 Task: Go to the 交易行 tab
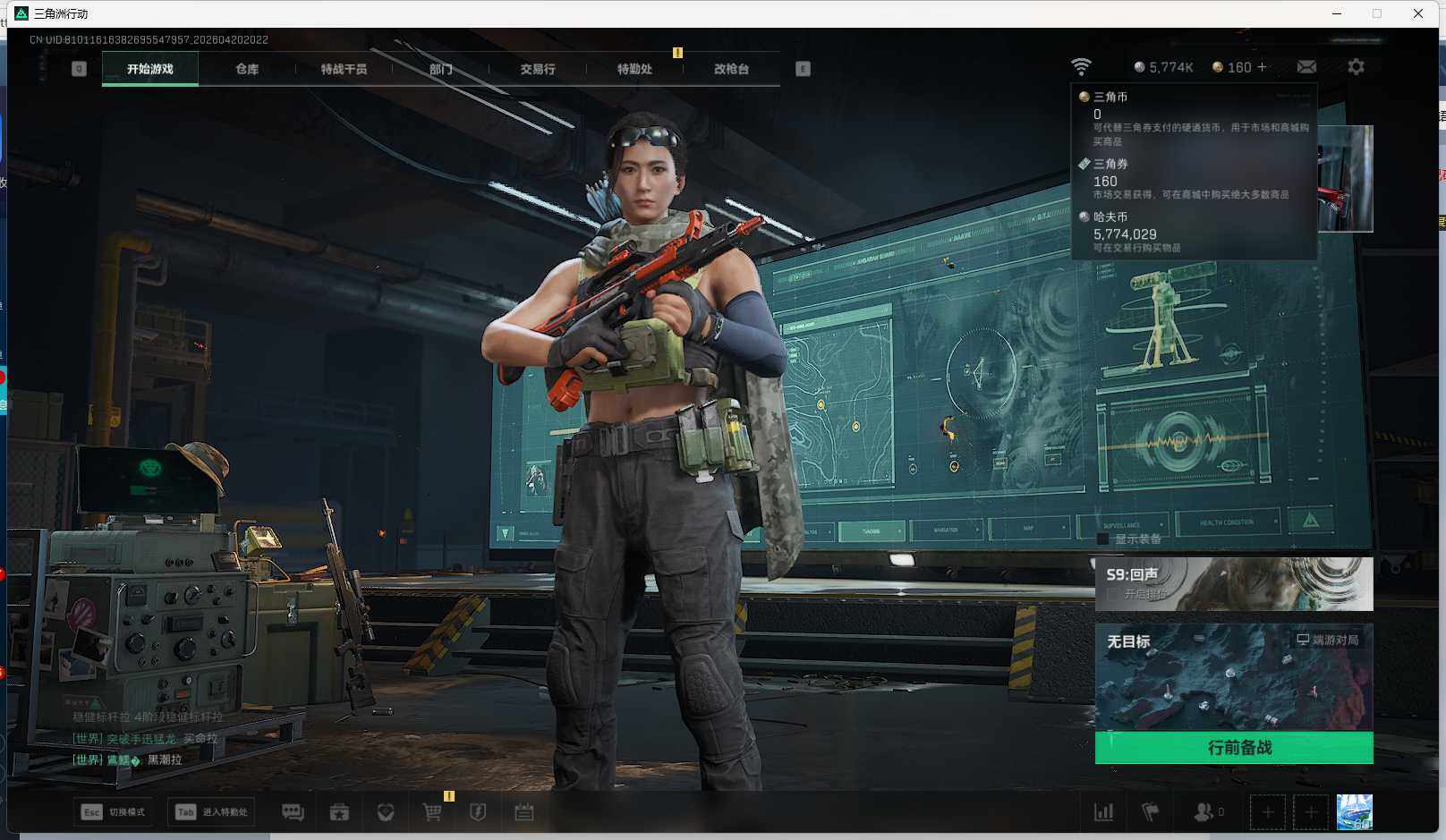538,69
